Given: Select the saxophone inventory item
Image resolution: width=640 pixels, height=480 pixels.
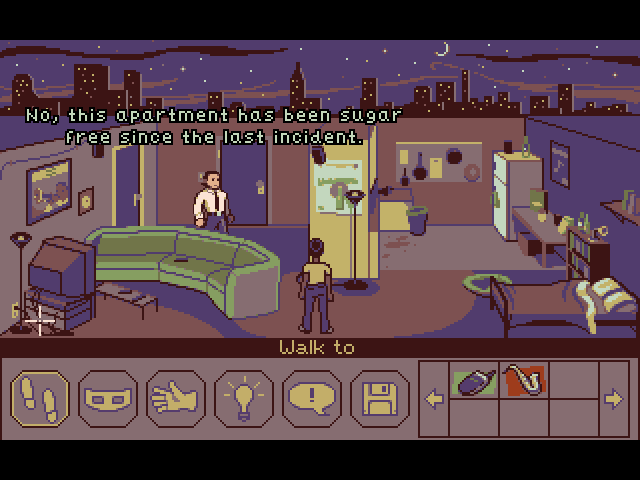Looking at the screenshot, I should (x=524, y=380).
